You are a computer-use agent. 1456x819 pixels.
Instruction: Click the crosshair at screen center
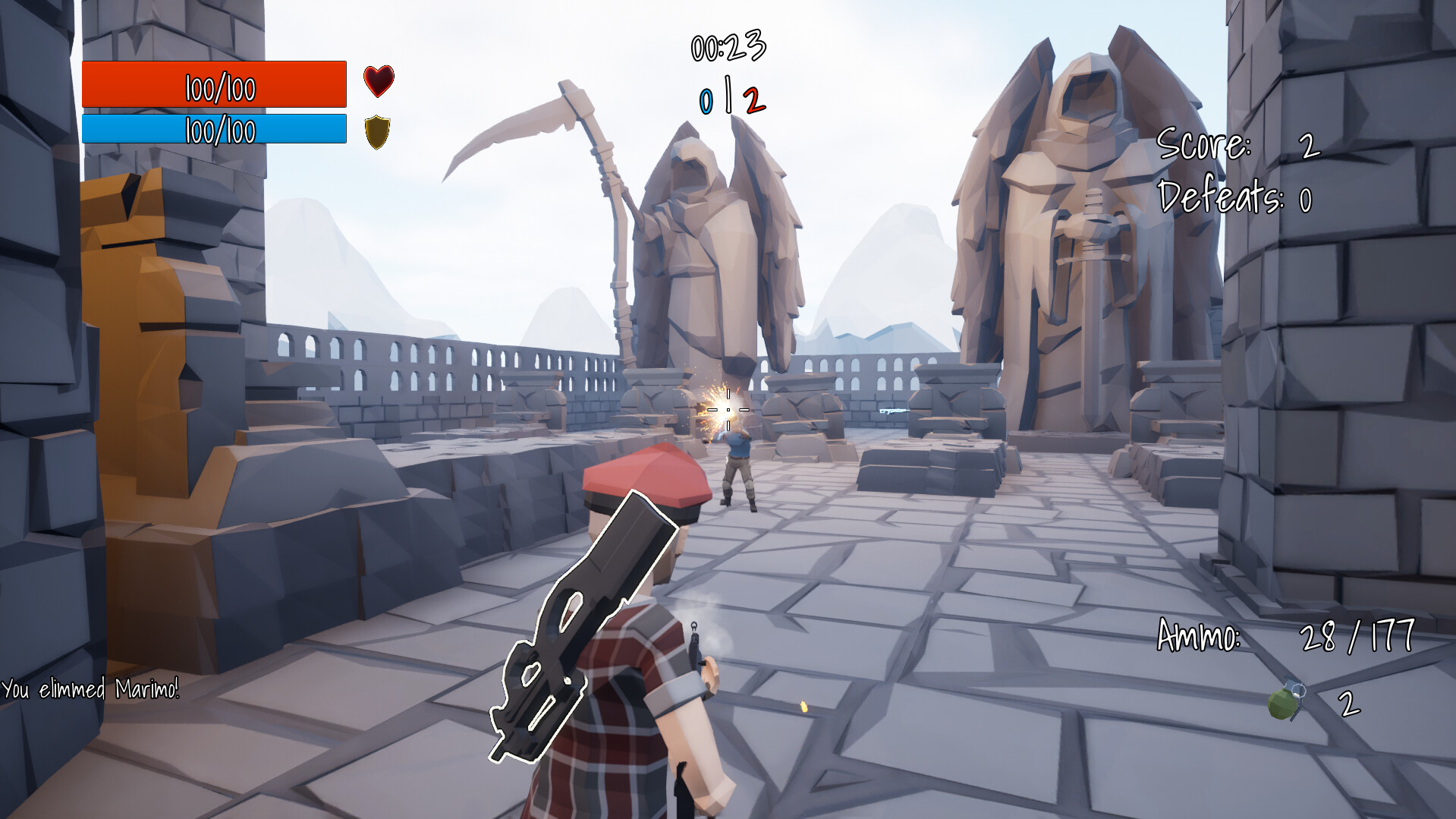(x=728, y=410)
